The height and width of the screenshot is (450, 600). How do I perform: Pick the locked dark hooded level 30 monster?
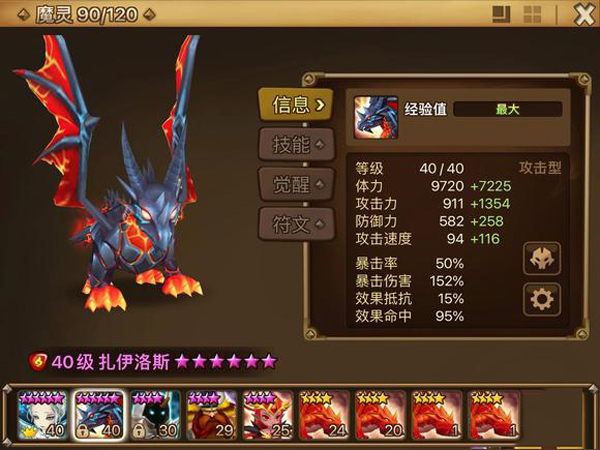[156, 416]
